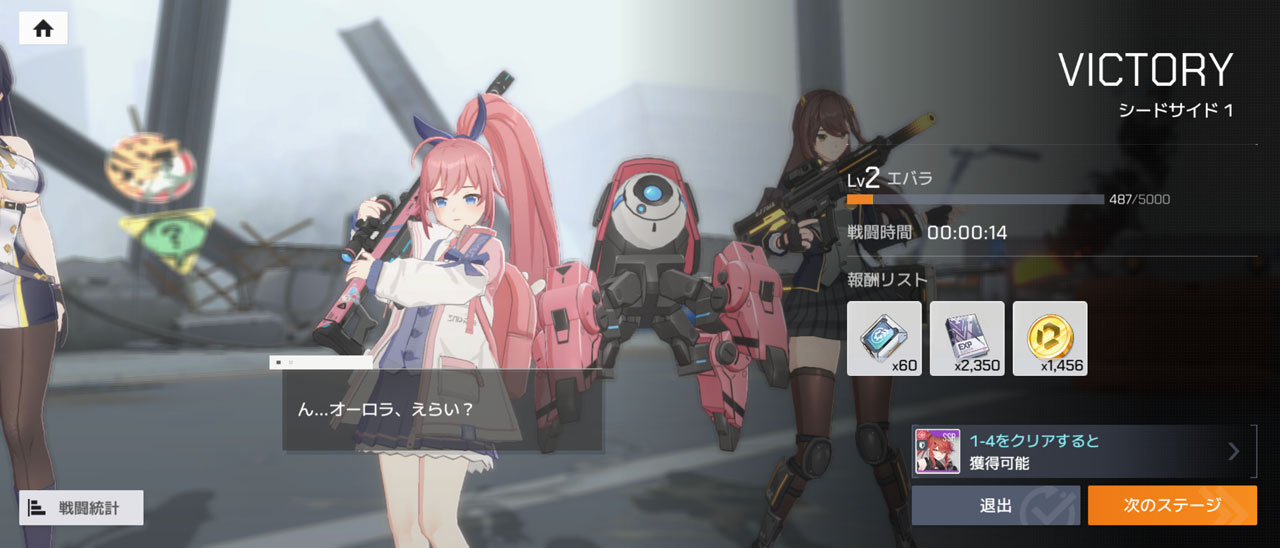Open the 1-4 clear reward banner
This screenshot has width=1280, height=548.
coord(1083,452)
